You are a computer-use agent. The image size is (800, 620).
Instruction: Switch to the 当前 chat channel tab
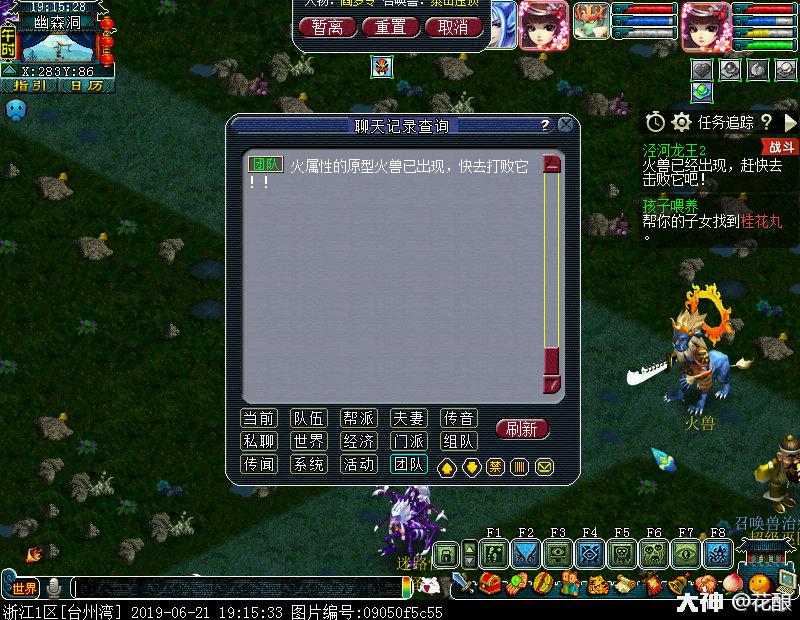point(259,418)
